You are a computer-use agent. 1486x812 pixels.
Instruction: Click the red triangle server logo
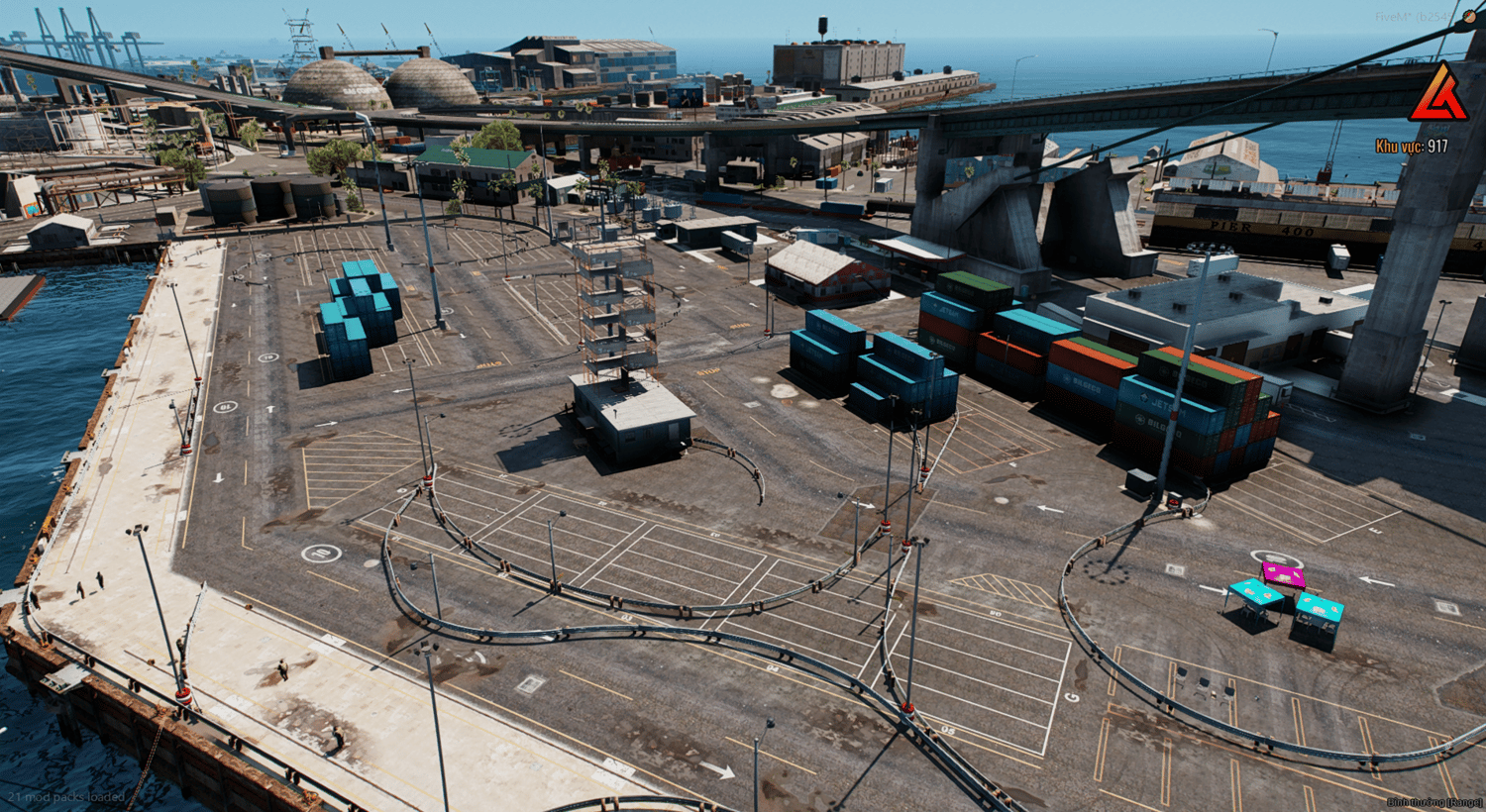coord(1438,95)
